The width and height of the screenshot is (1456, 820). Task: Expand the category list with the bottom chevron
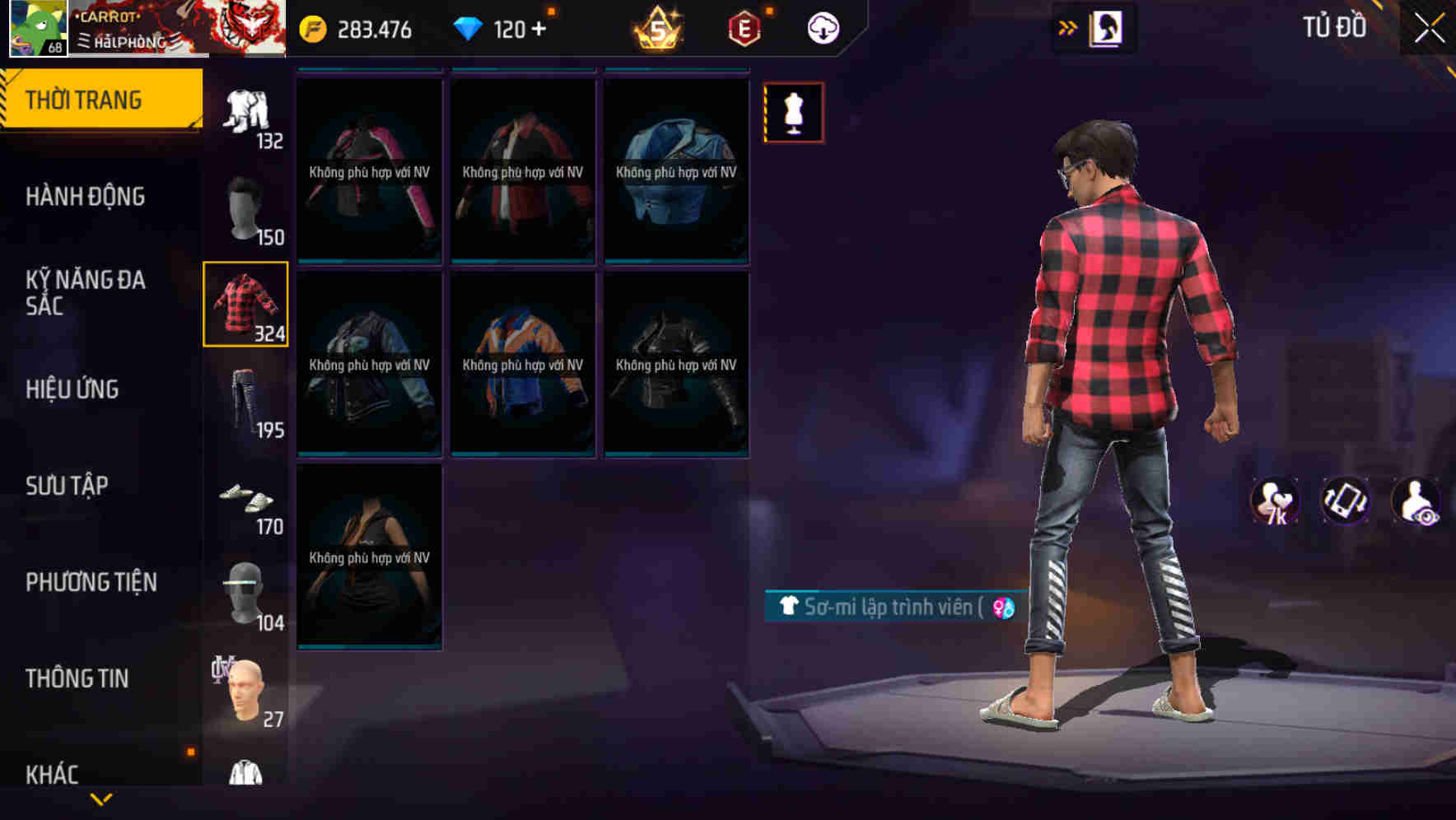tap(100, 799)
